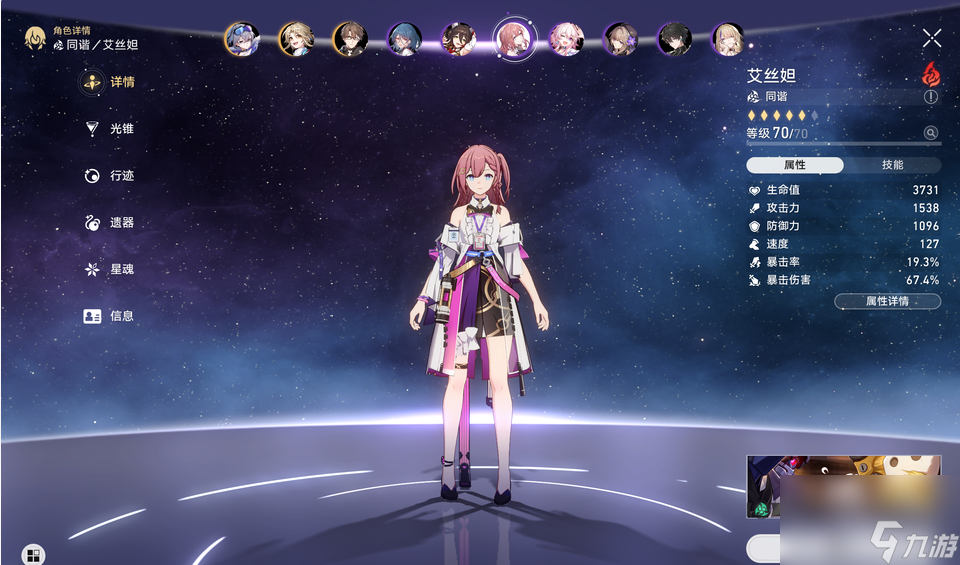Screen dimensions: 960x565
Task: Select the 属性 attributes tab
Action: click(795, 165)
